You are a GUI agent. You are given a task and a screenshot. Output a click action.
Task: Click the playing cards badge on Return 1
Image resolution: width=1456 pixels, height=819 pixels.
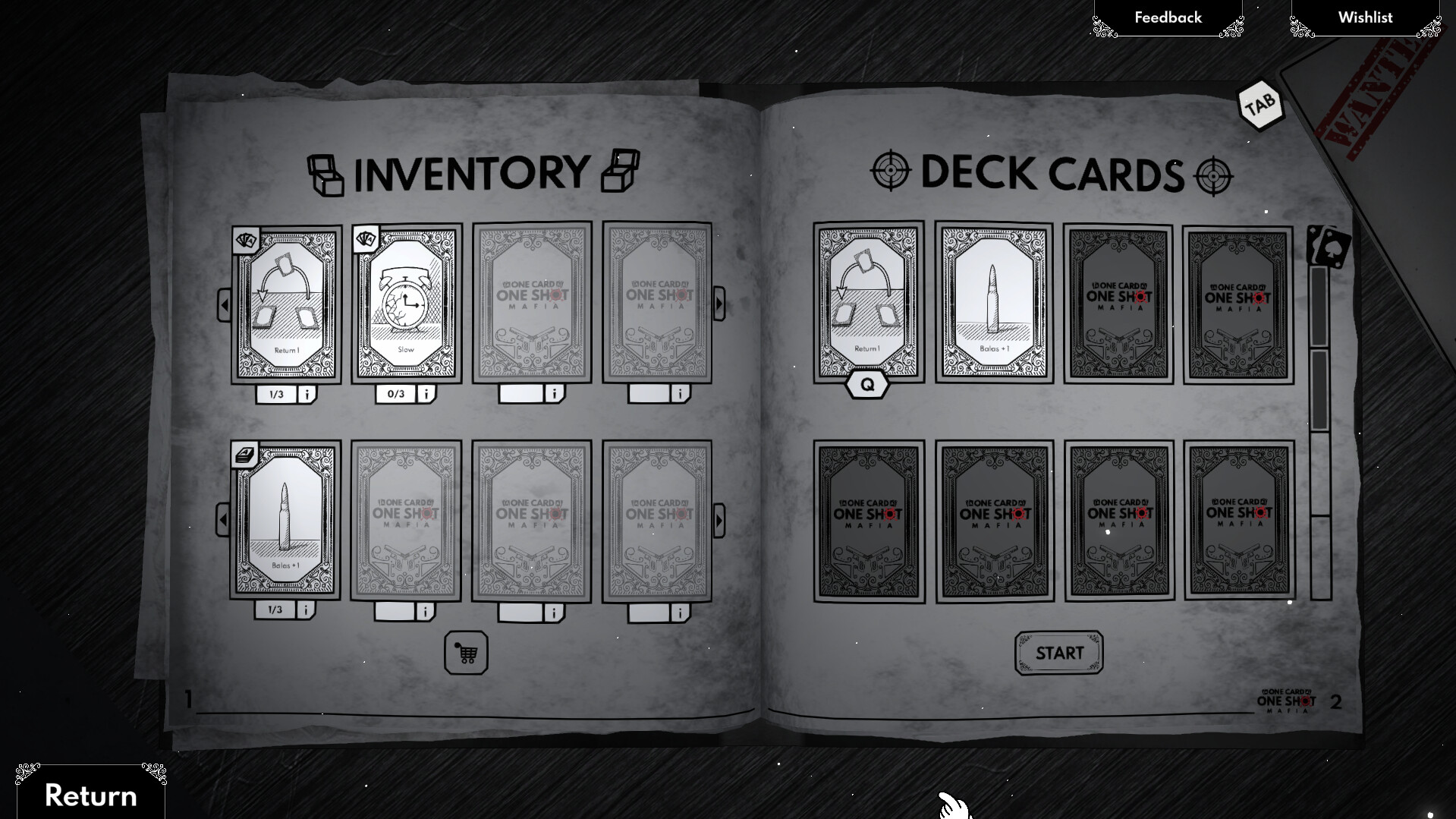click(x=245, y=240)
